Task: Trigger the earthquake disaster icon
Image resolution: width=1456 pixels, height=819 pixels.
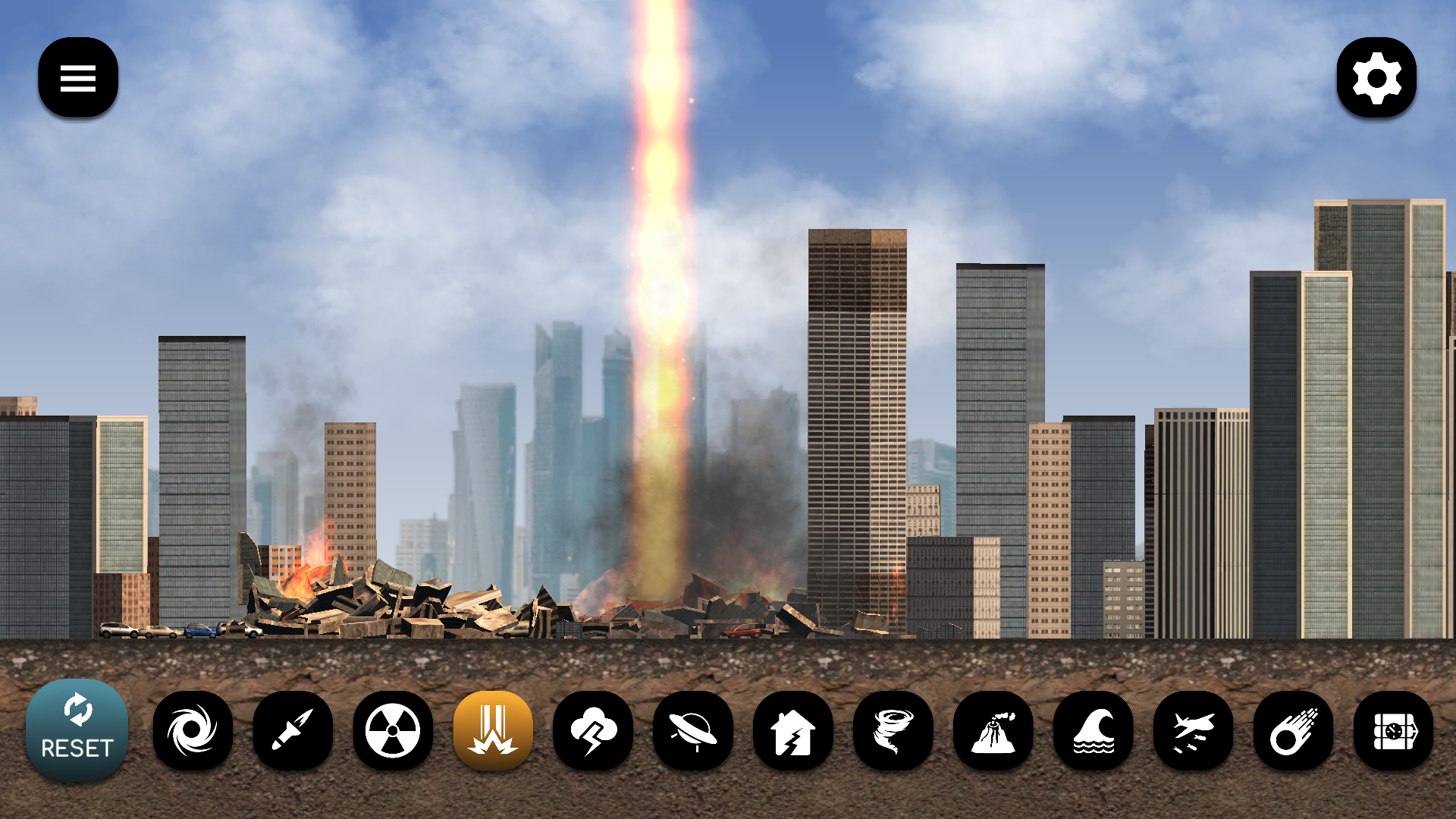Action: (x=794, y=730)
